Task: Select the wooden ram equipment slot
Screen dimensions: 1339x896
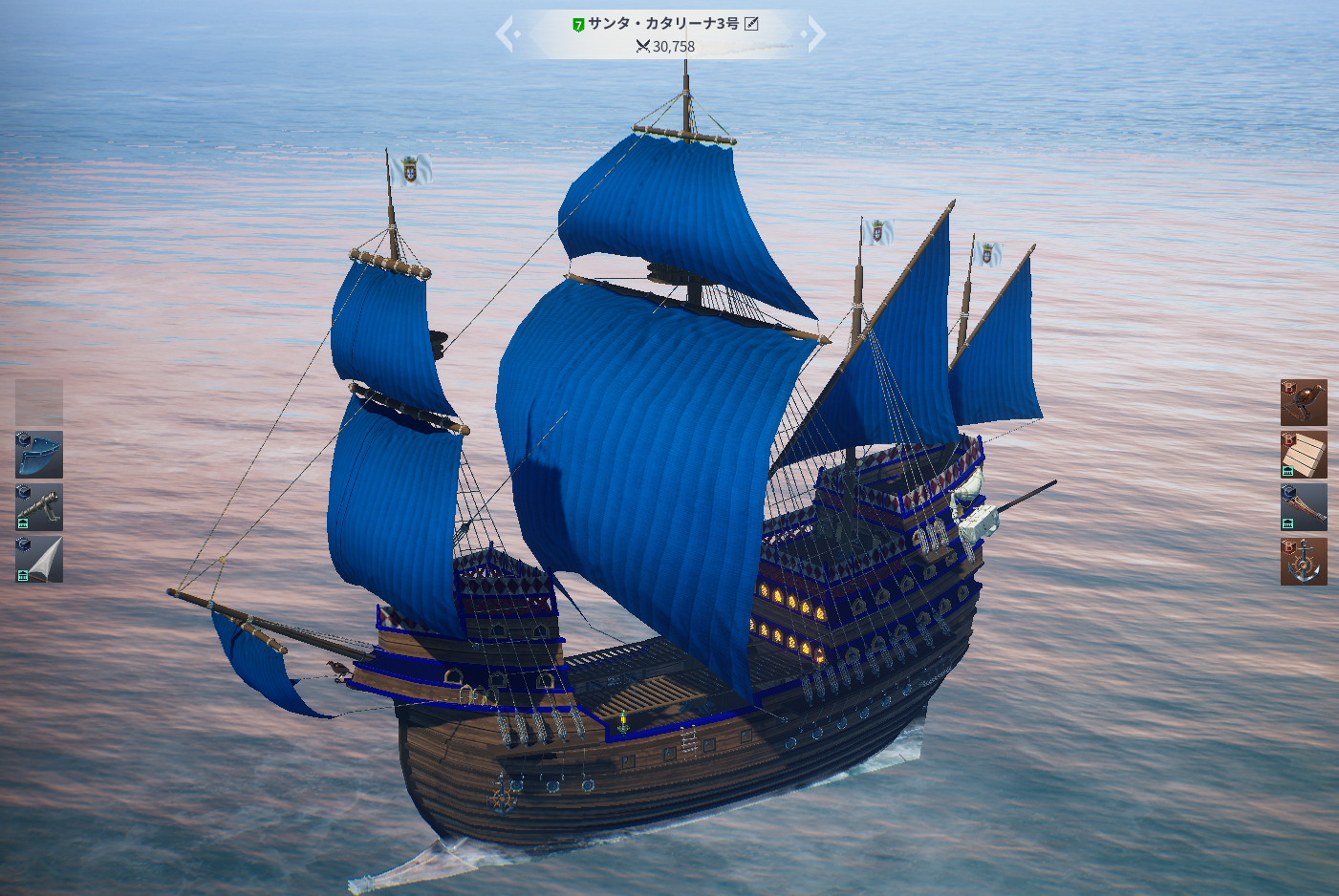Action: click(1304, 507)
